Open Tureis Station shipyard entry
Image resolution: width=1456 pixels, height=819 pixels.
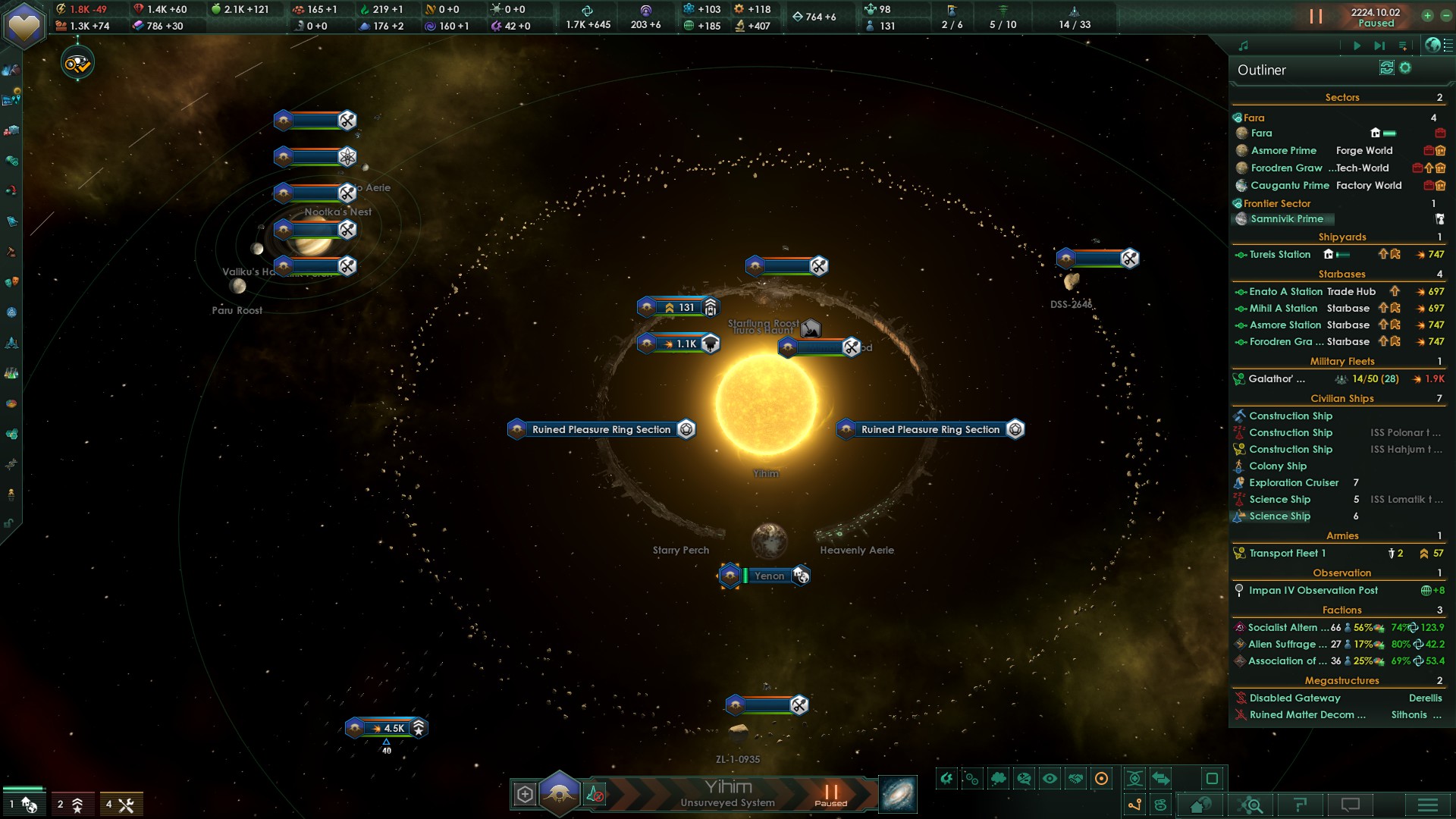pos(1279,254)
